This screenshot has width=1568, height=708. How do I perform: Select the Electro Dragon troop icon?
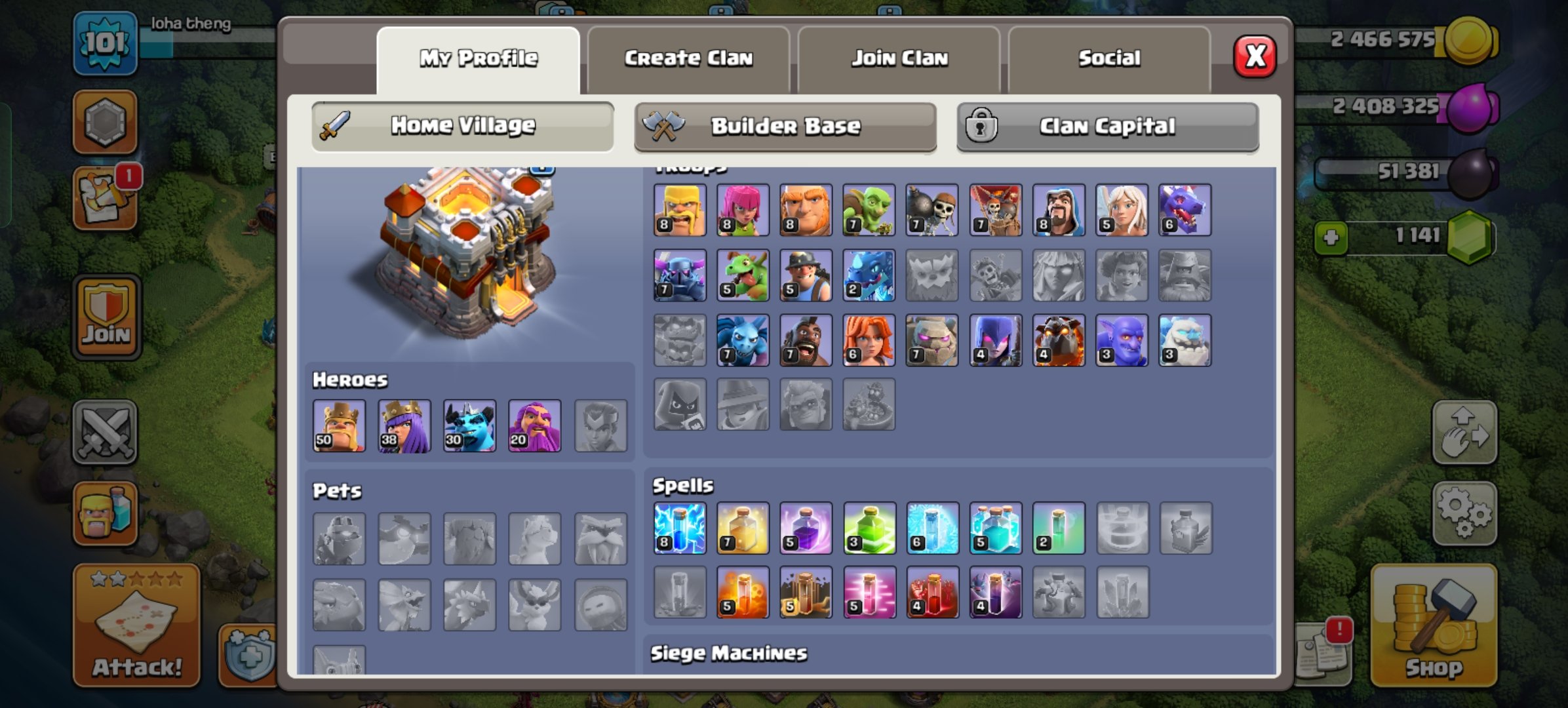pos(870,275)
